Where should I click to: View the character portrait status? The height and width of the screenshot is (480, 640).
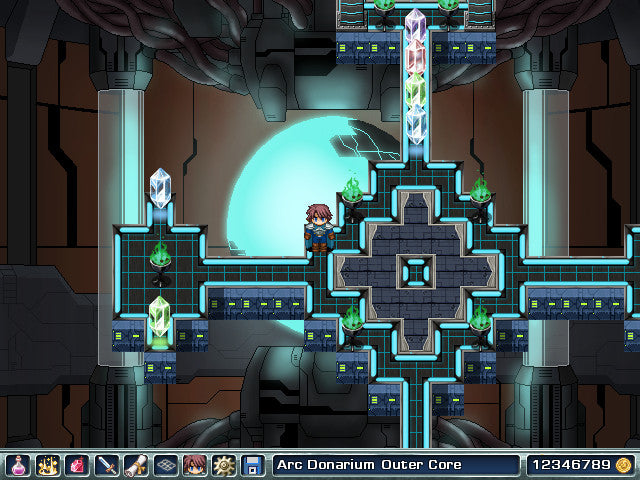coord(194,465)
